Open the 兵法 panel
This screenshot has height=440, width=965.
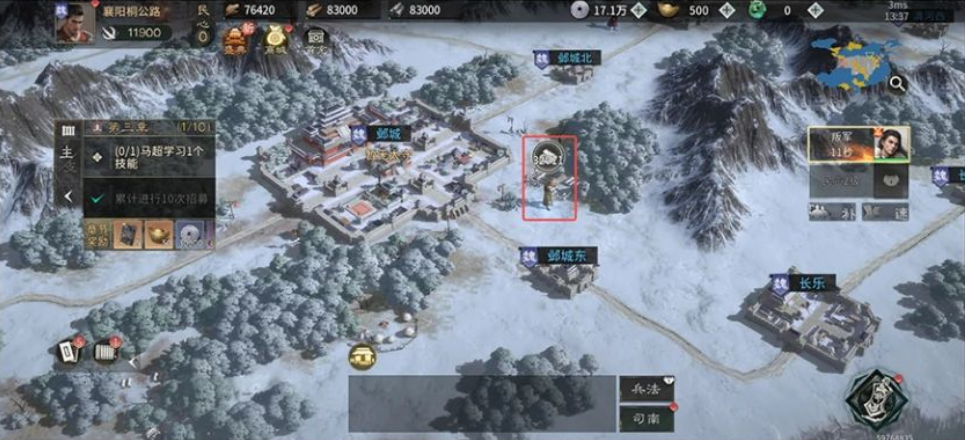pos(642,389)
